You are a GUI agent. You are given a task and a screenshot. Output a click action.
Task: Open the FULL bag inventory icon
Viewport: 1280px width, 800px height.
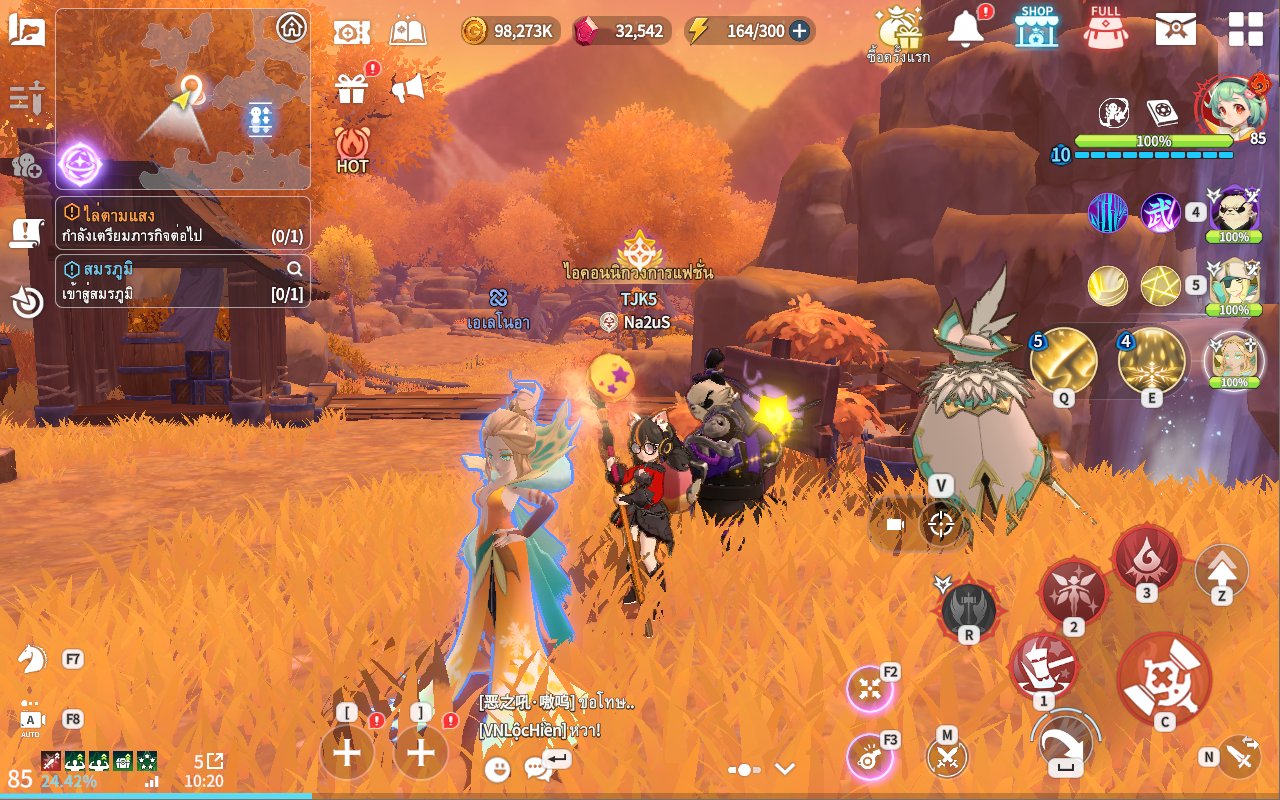1105,27
